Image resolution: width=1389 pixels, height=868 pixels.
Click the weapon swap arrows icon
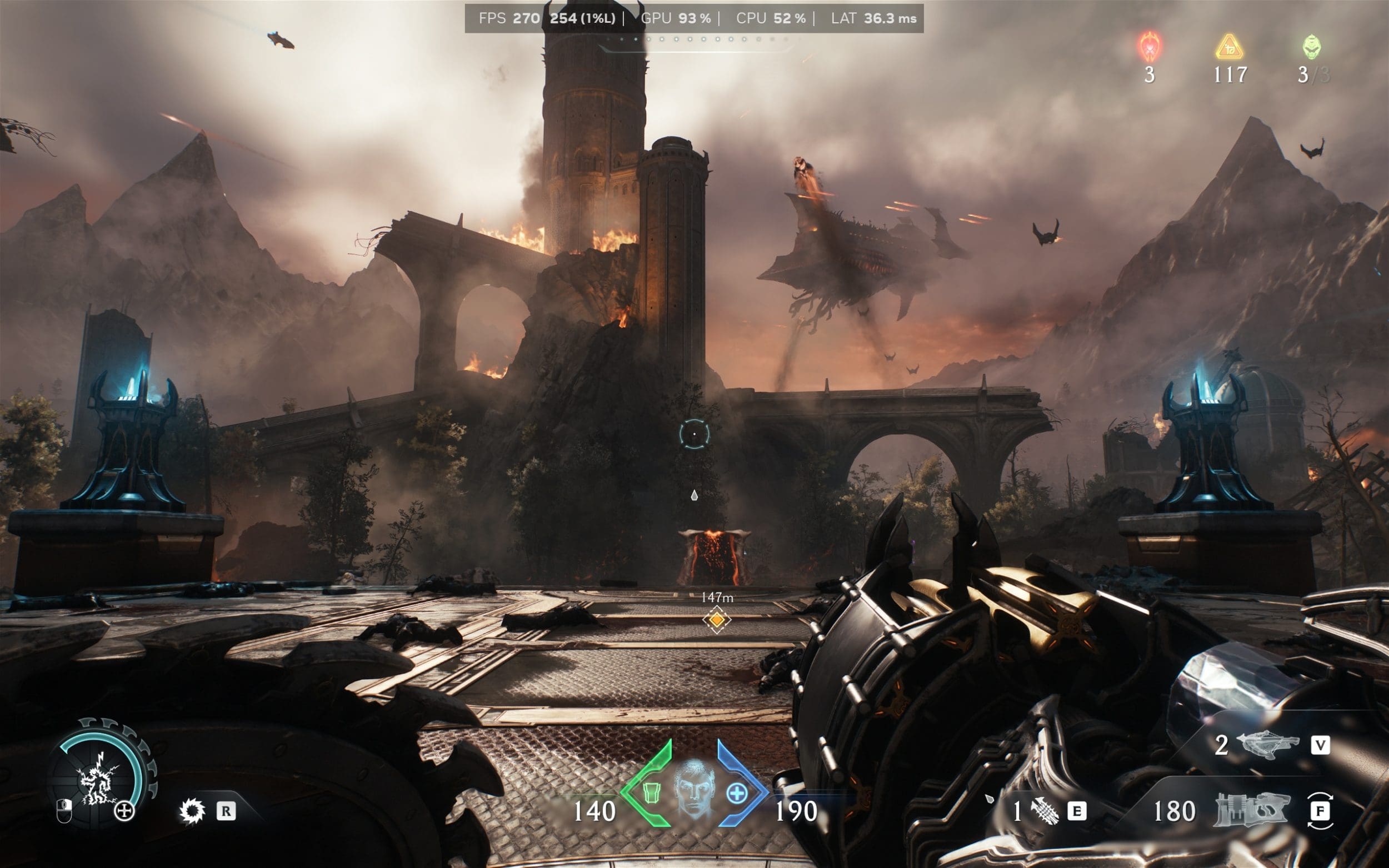1320,811
